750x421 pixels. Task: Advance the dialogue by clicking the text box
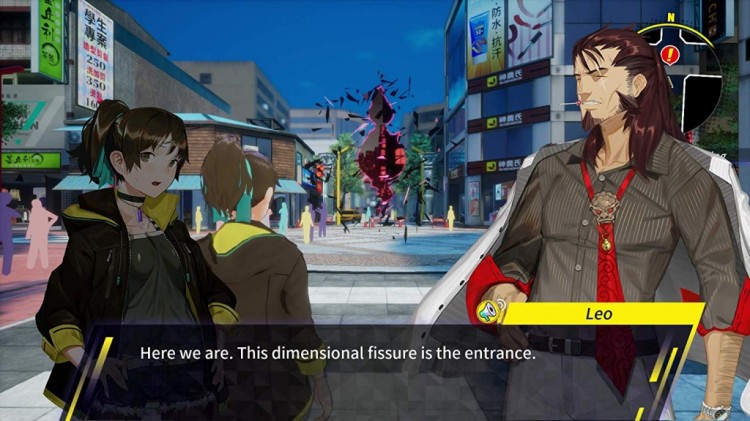click(340, 354)
